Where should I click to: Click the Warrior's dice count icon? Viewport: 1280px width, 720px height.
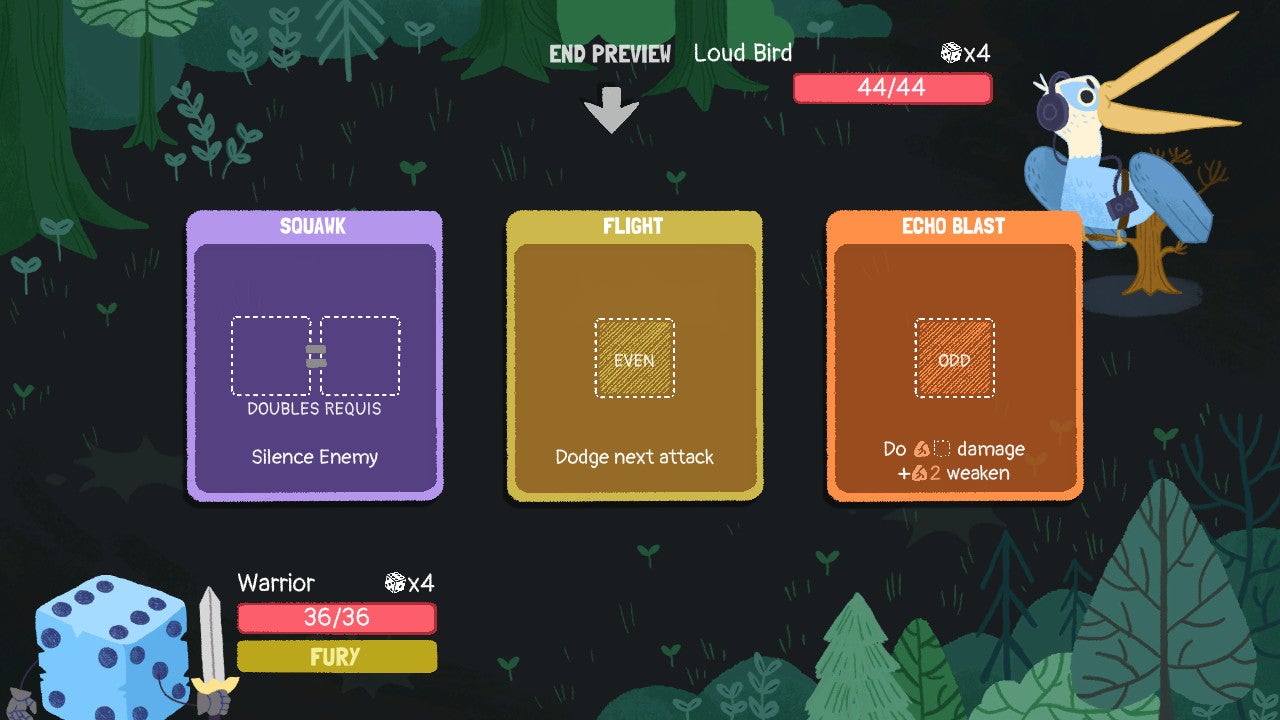[393, 583]
